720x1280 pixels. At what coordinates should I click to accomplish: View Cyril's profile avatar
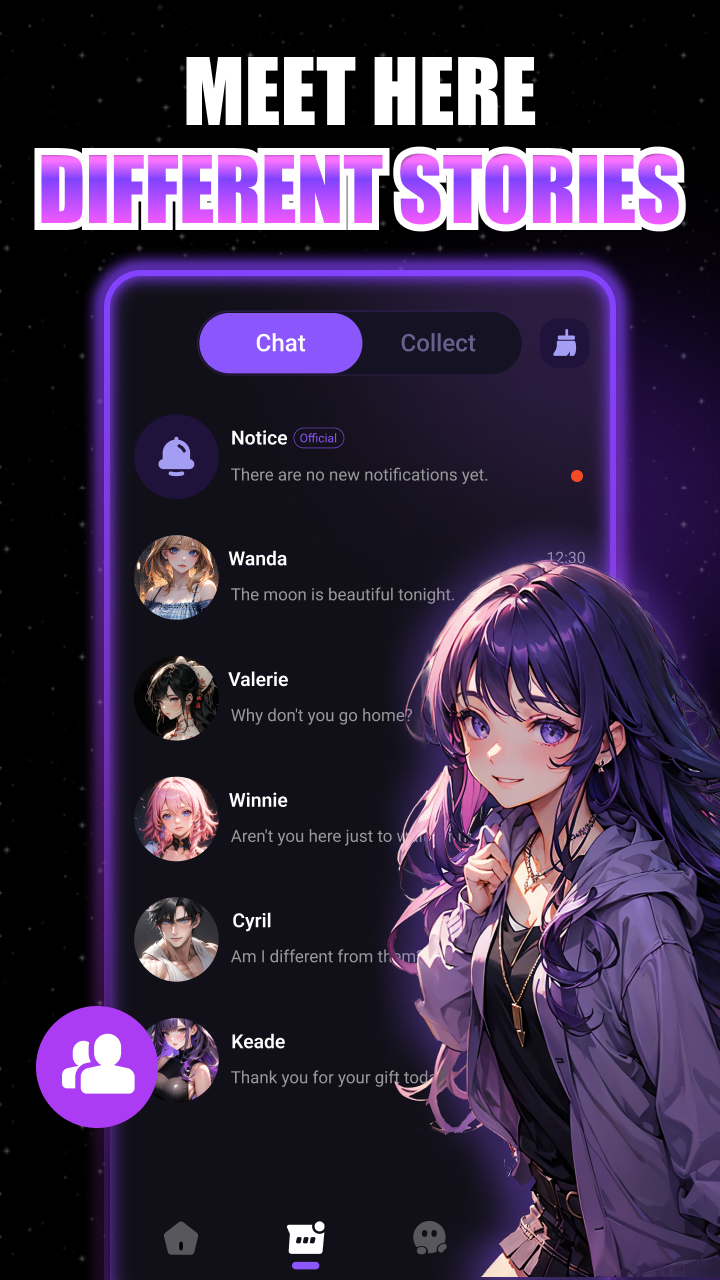pyautogui.click(x=176, y=939)
